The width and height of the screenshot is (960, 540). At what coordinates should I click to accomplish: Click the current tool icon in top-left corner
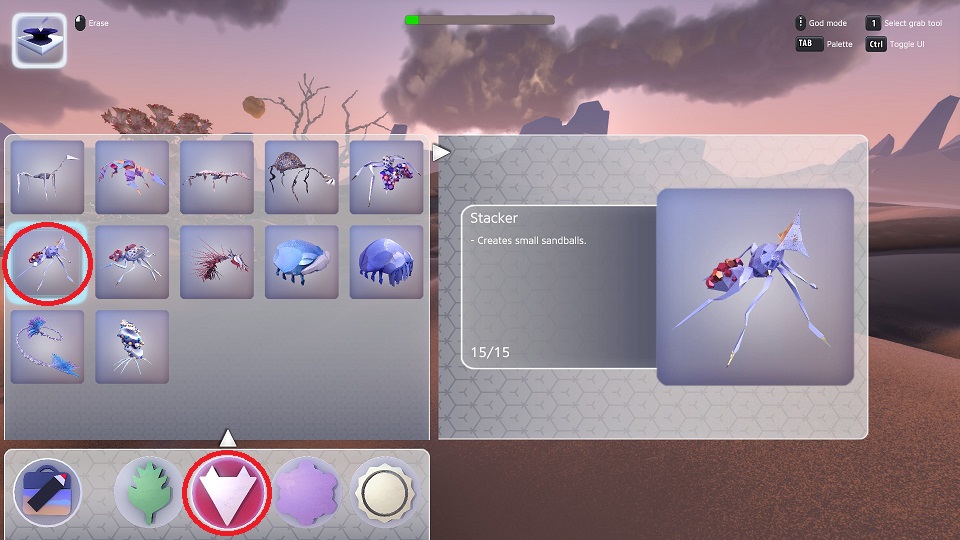pyautogui.click(x=39, y=40)
